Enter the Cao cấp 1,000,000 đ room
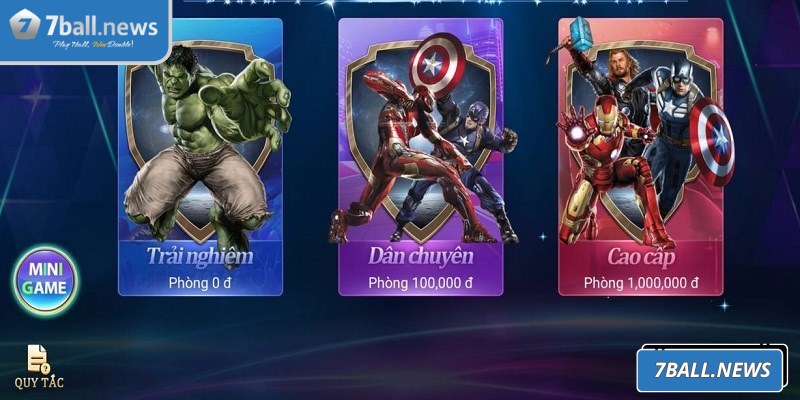This screenshot has height=400, width=800. click(640, 160)
